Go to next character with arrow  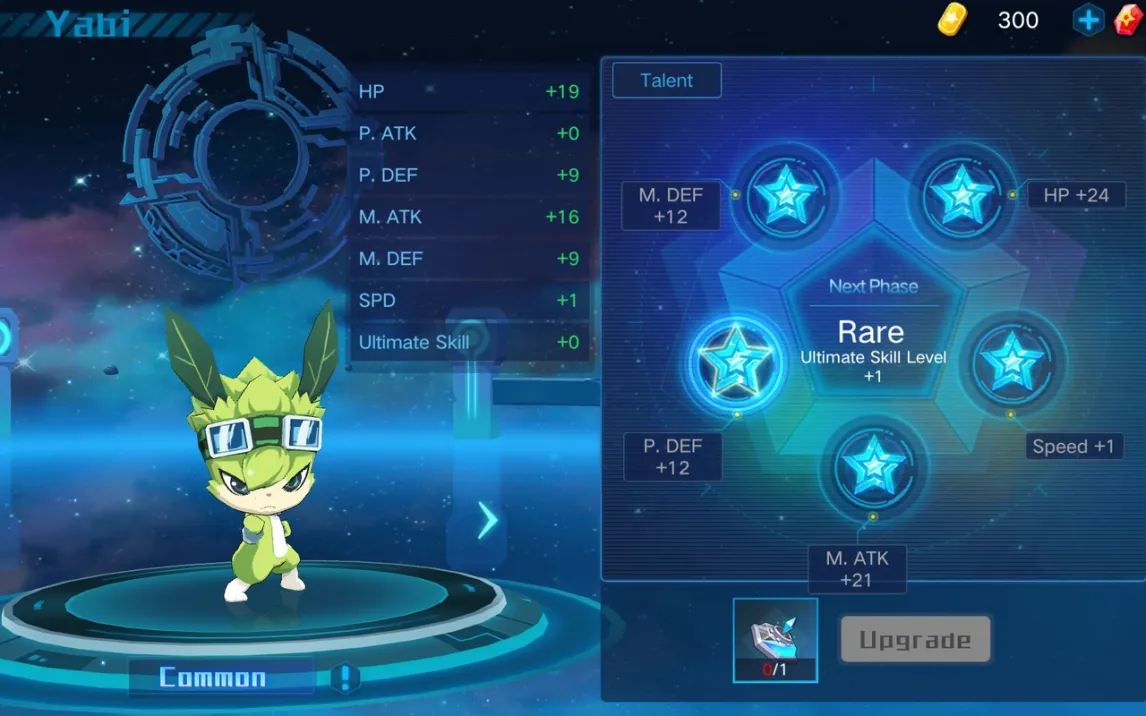pos(487,520)
